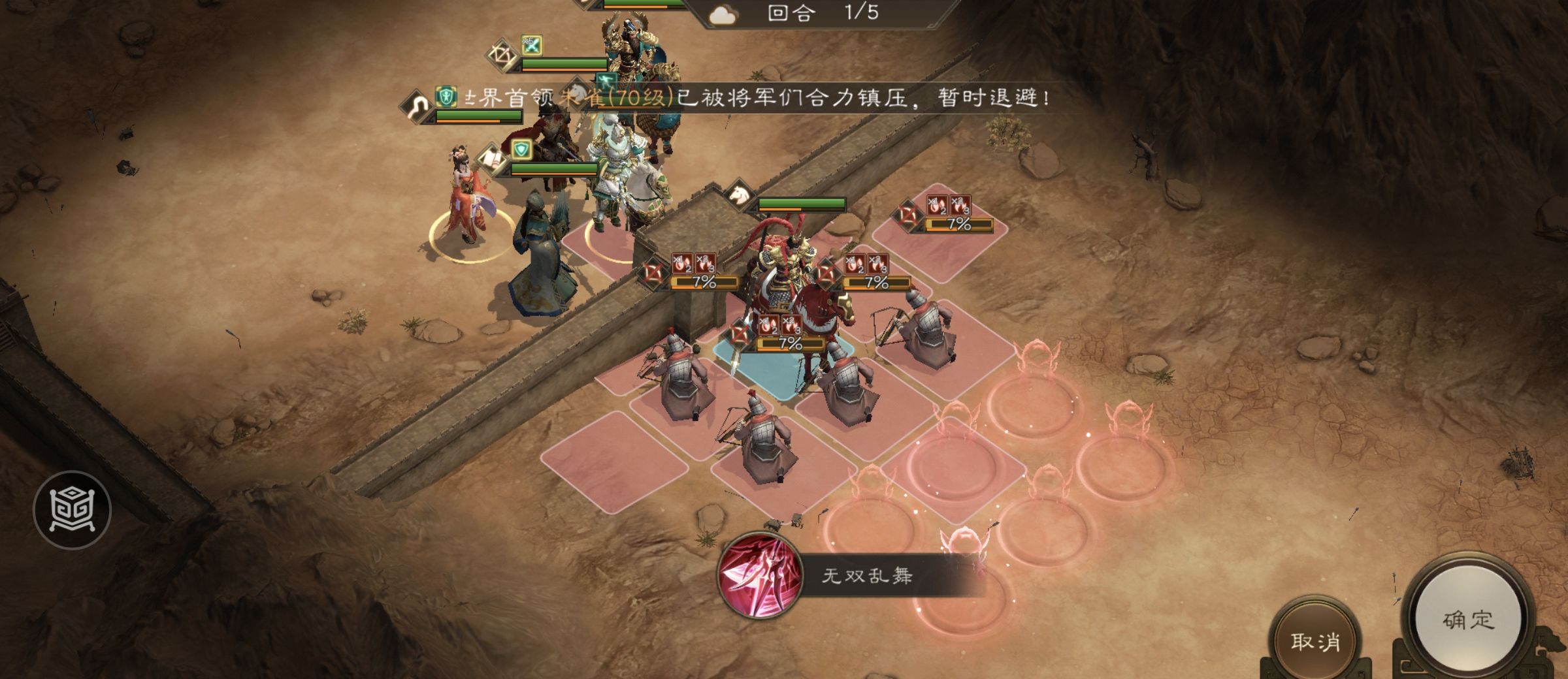1568x679 pixels.
Task: Expand the 回合 1/5 turn panel
Action: [x=823, y=12]
